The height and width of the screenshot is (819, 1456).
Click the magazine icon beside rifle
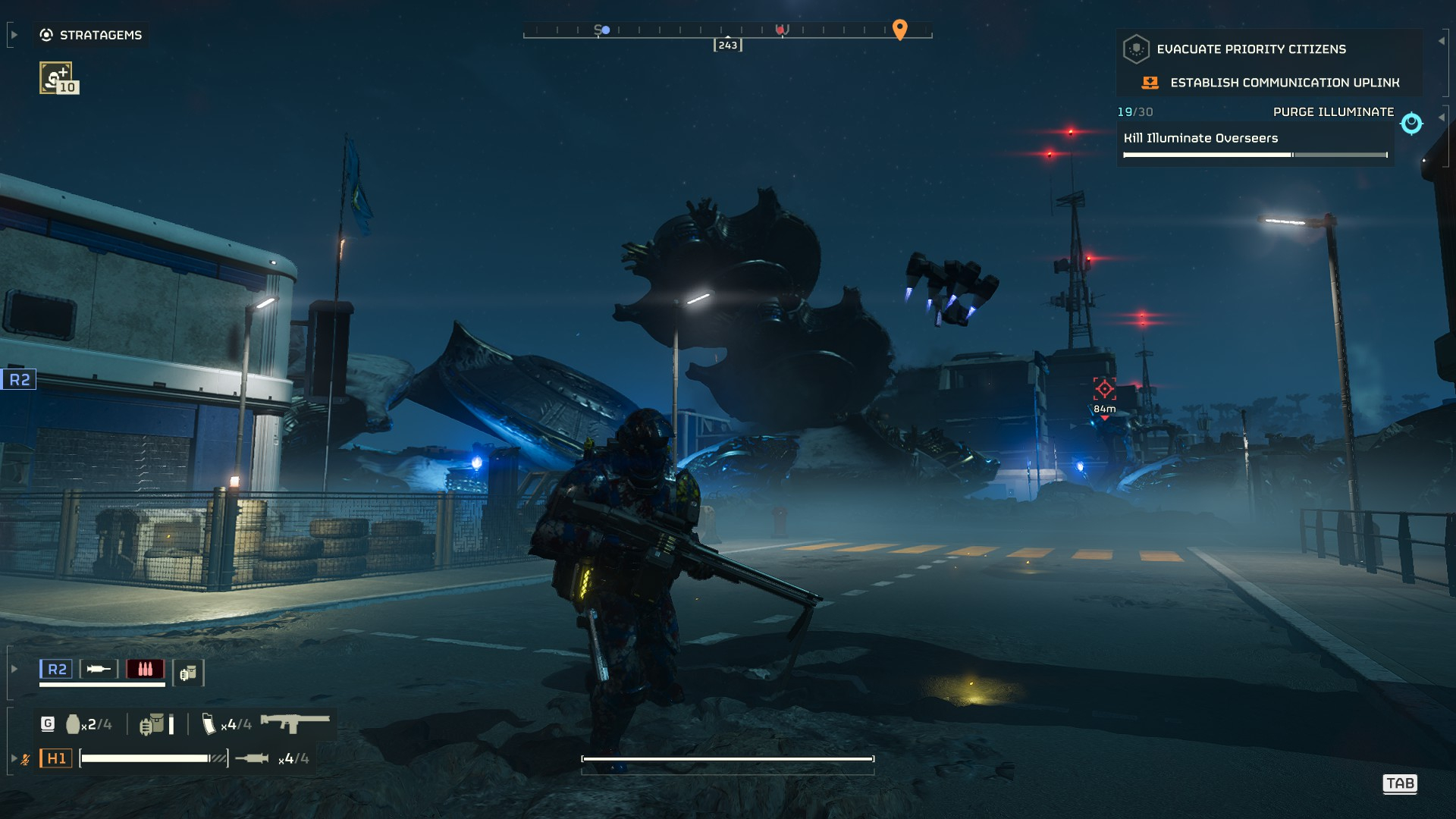click(209, 724)
